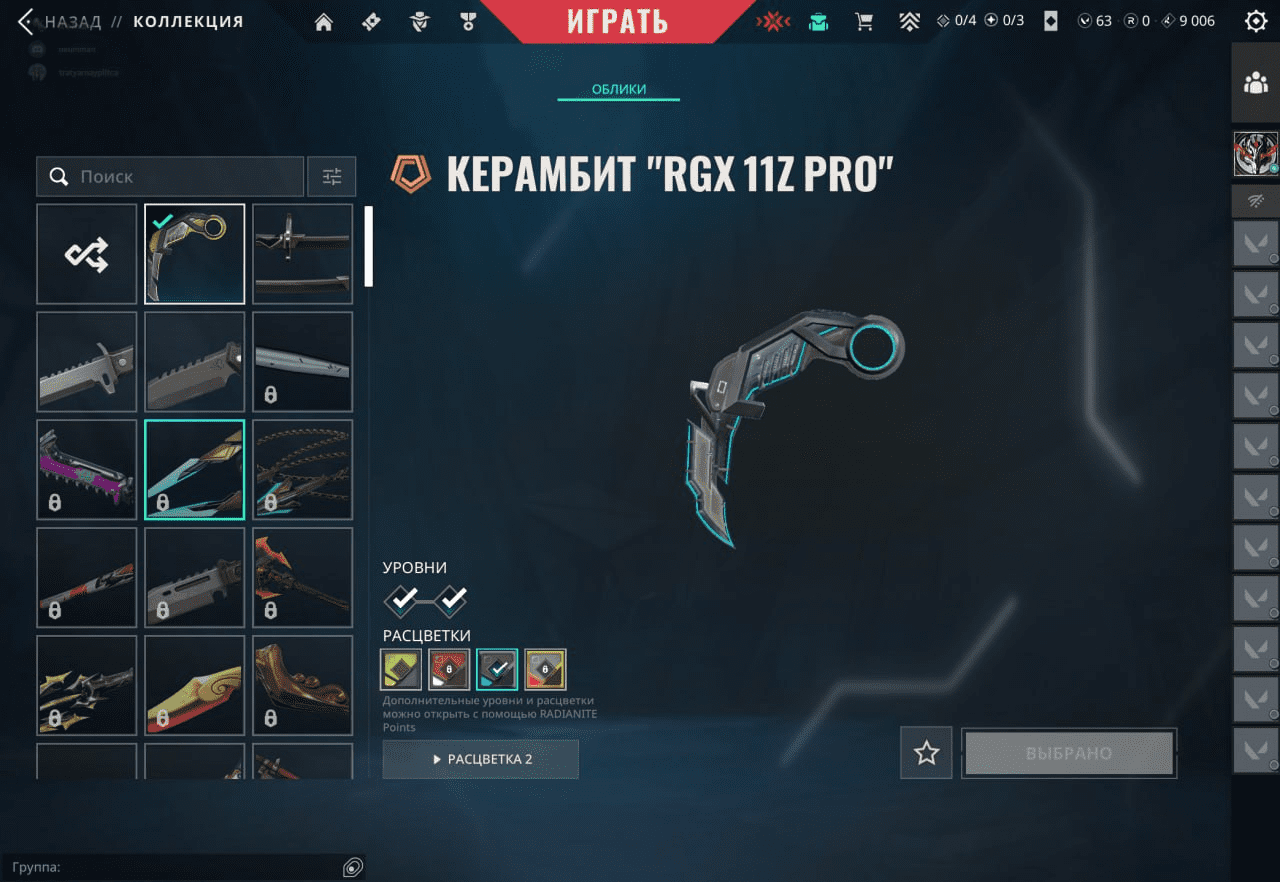This screenshot has width=1280, height=882.
Task: Toggle the favorite star for the karambit
Action: (x=925, y=753)
